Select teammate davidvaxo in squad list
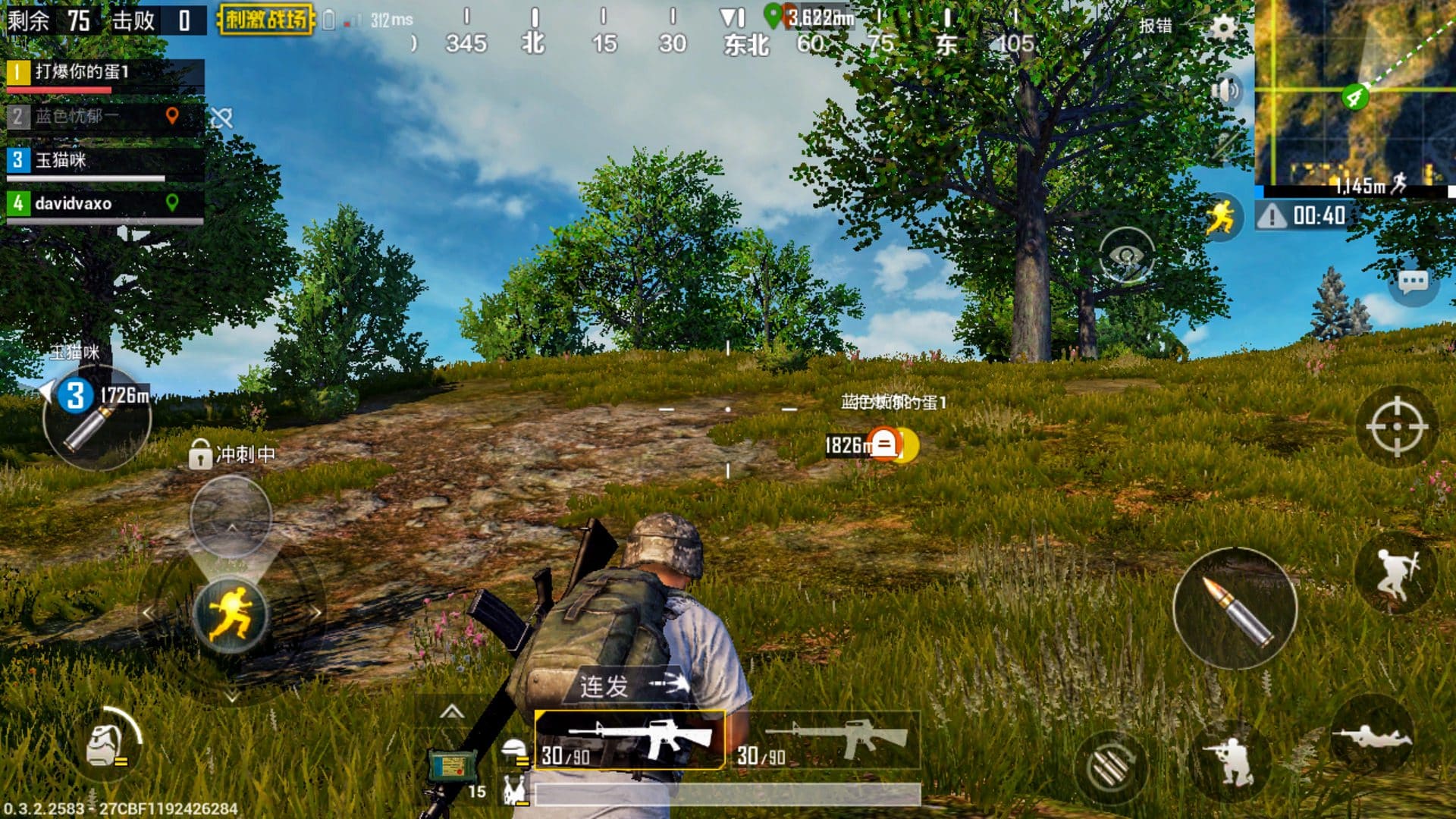The image size is (1456, 819). [105, 203]
